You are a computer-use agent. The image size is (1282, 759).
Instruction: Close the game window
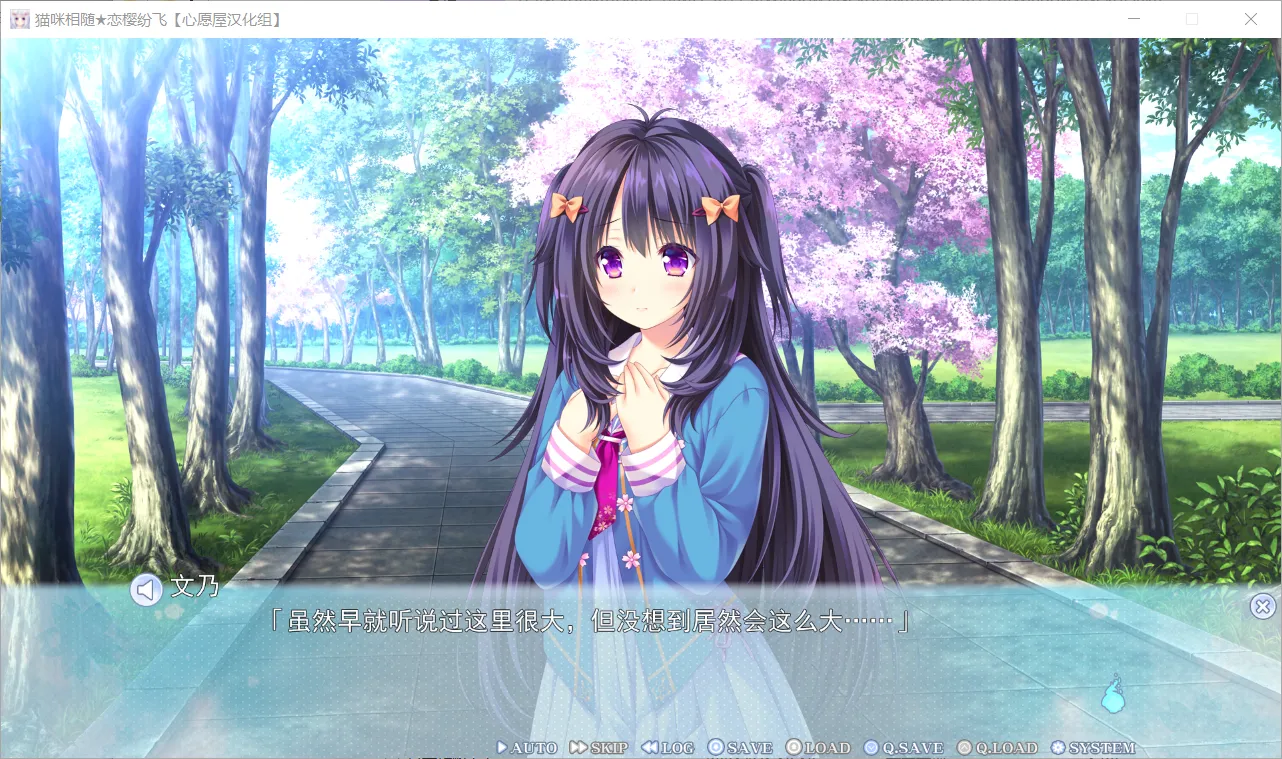tap(1251, 19)
